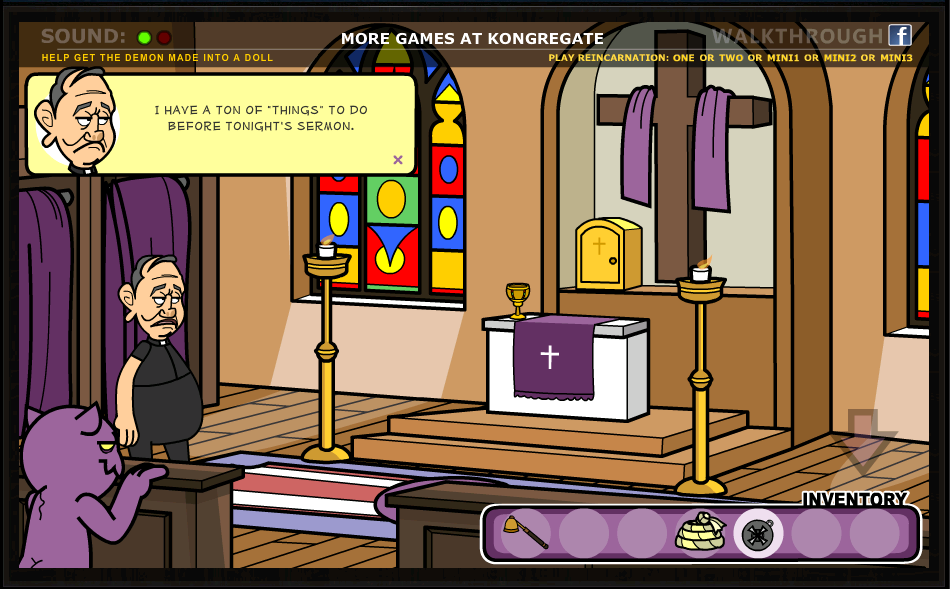This screenshot has height=589, width=950.
Task: Click the down arrow to leave the scene
Action: tap(862, 438)
